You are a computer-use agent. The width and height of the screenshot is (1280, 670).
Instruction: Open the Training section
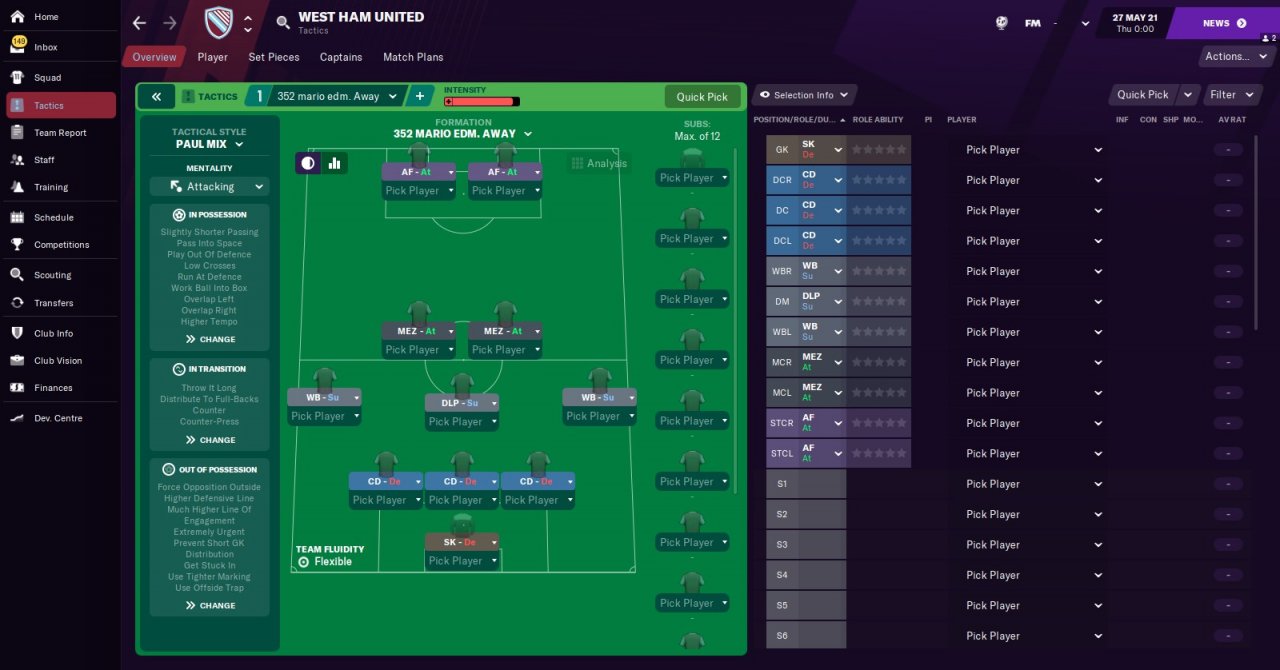(51, 187)
